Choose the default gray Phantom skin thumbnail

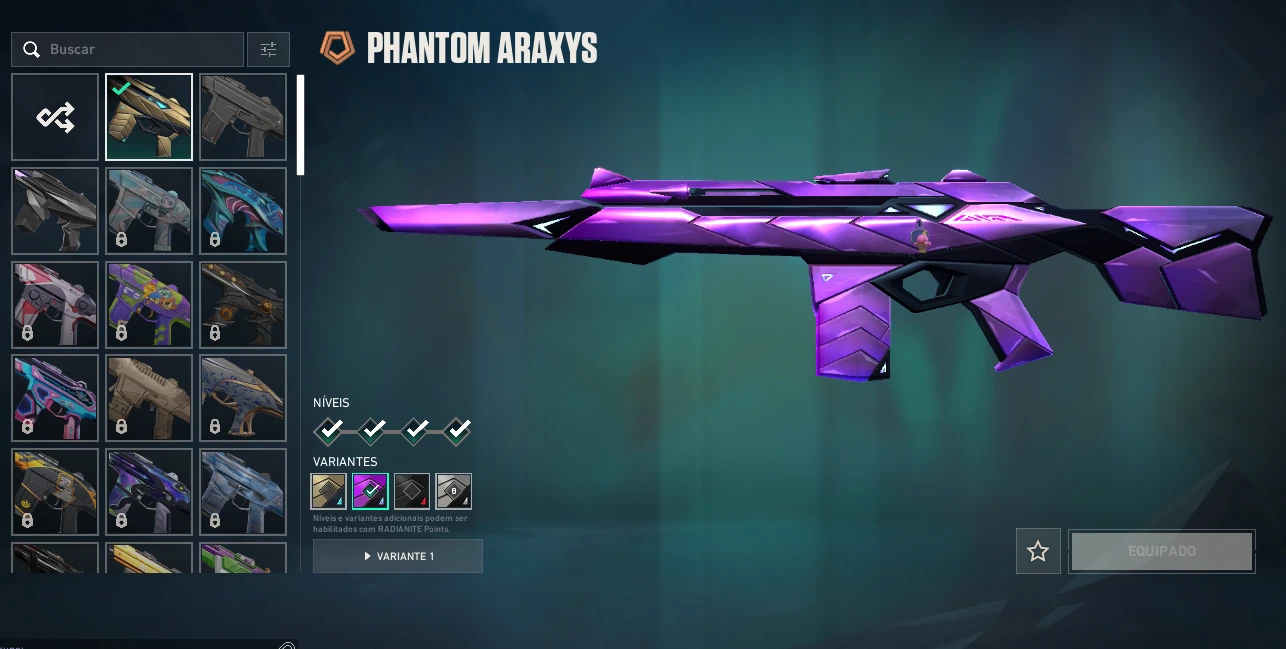point(243,117)
